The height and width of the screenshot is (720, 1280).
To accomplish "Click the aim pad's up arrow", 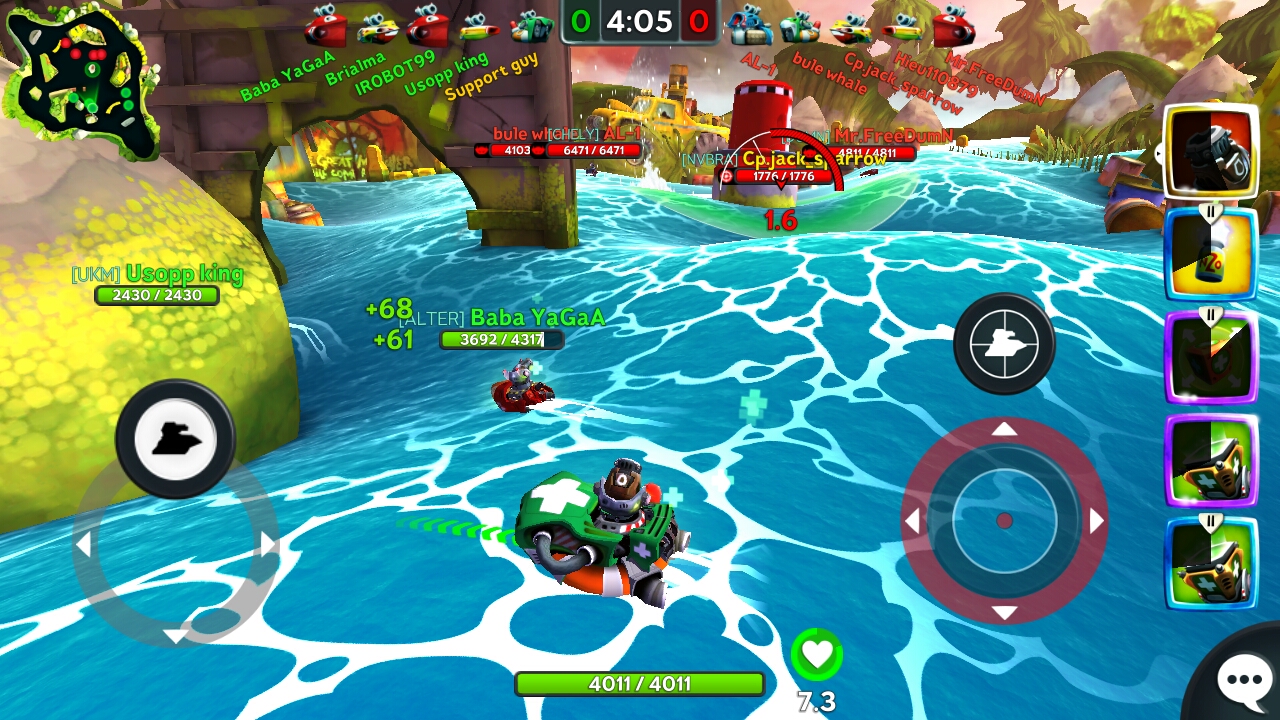I will 1004,429.
